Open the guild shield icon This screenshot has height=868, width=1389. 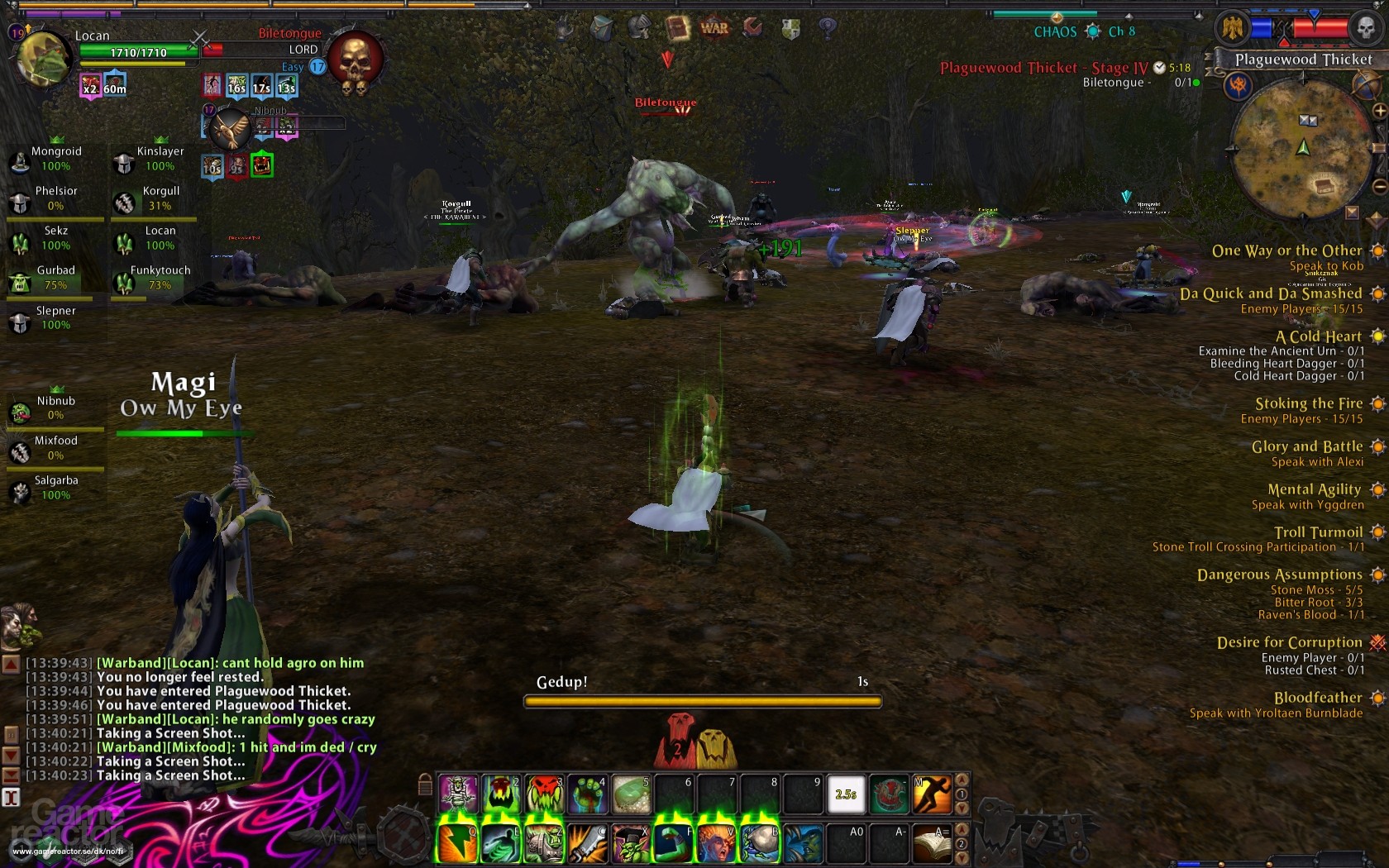[791, 26]
